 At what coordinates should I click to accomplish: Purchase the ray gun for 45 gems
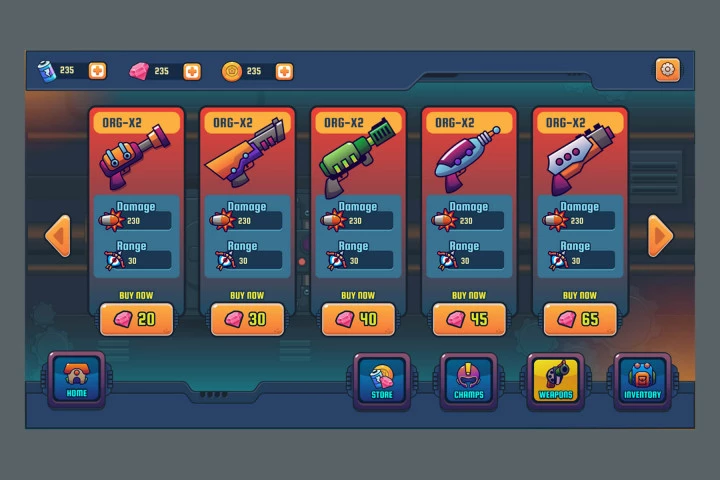coord(469,319)
